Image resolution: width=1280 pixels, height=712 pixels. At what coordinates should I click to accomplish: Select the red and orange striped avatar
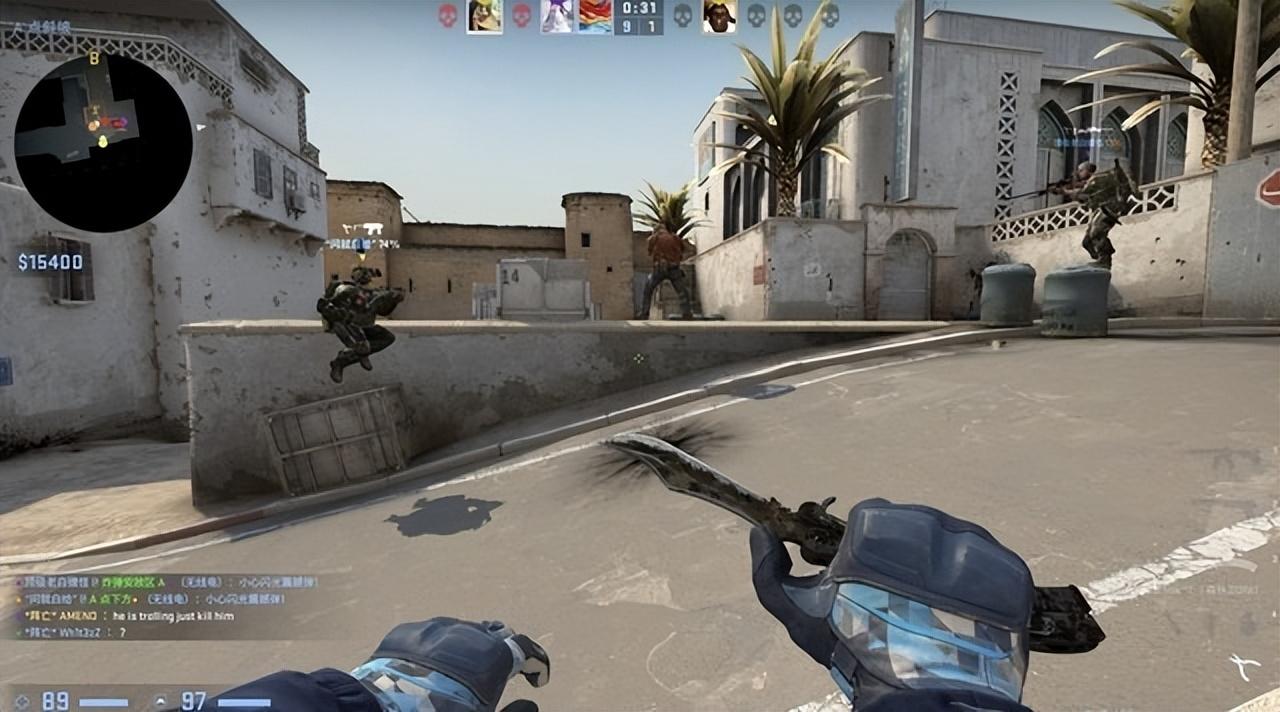[x=595, y=16]
